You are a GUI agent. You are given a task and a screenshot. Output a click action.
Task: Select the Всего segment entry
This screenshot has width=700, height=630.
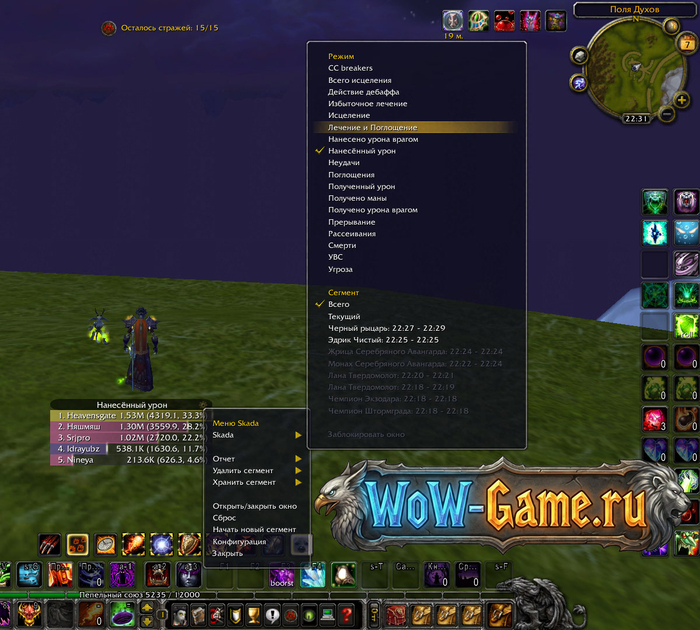click(339, 304)
